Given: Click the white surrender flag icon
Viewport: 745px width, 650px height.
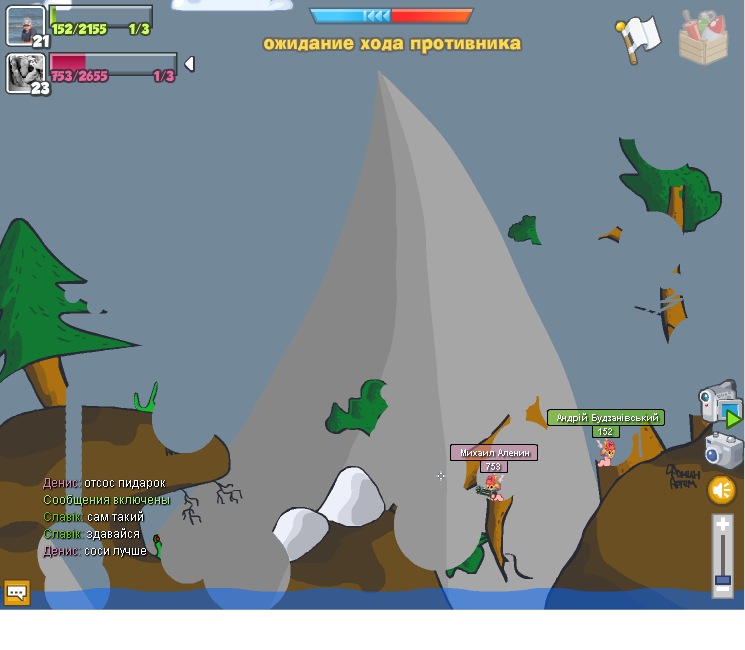Looking at the screenshot, I should click(638, 39).
